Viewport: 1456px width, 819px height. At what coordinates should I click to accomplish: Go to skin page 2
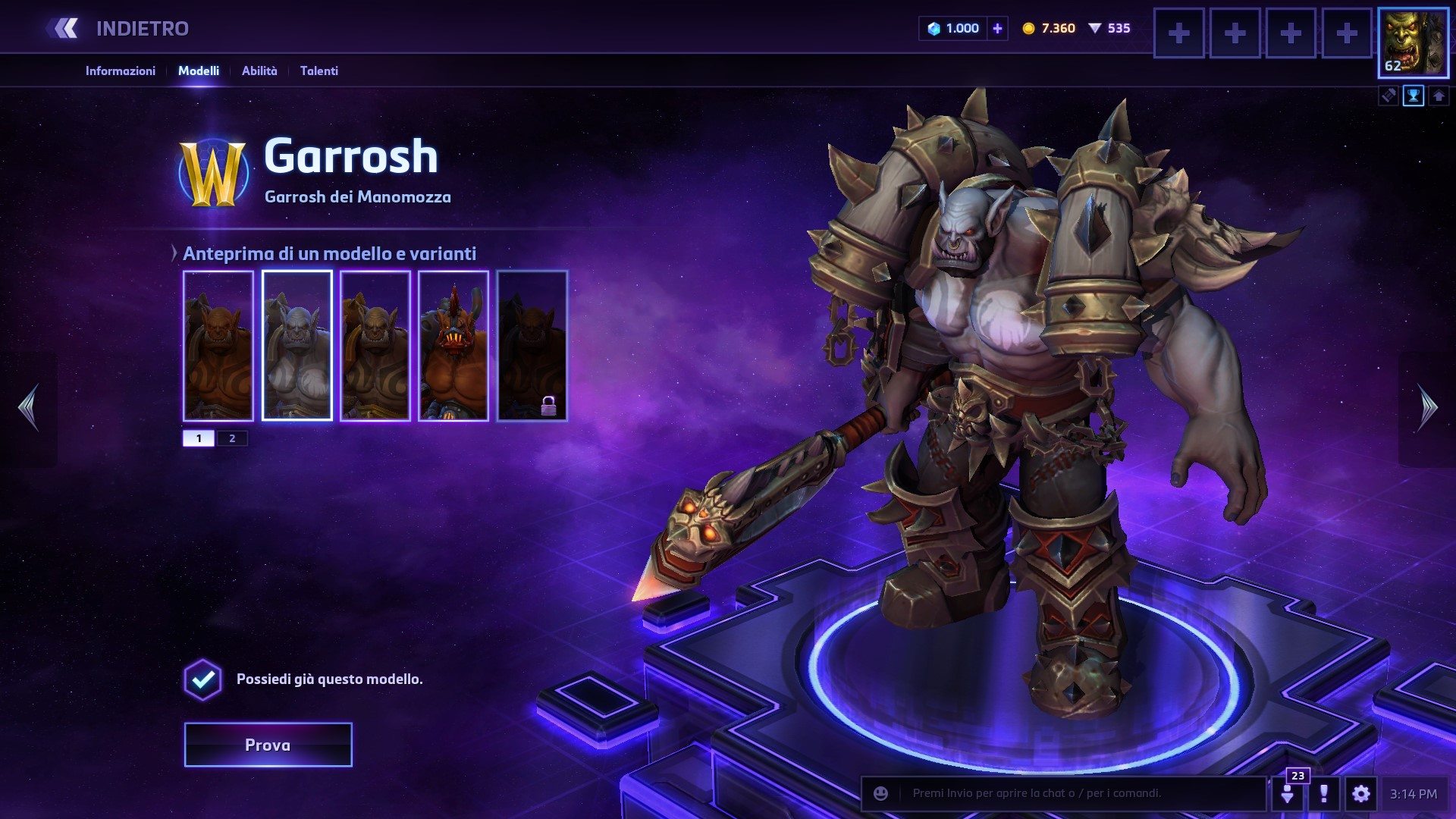(x=232, y=438)
